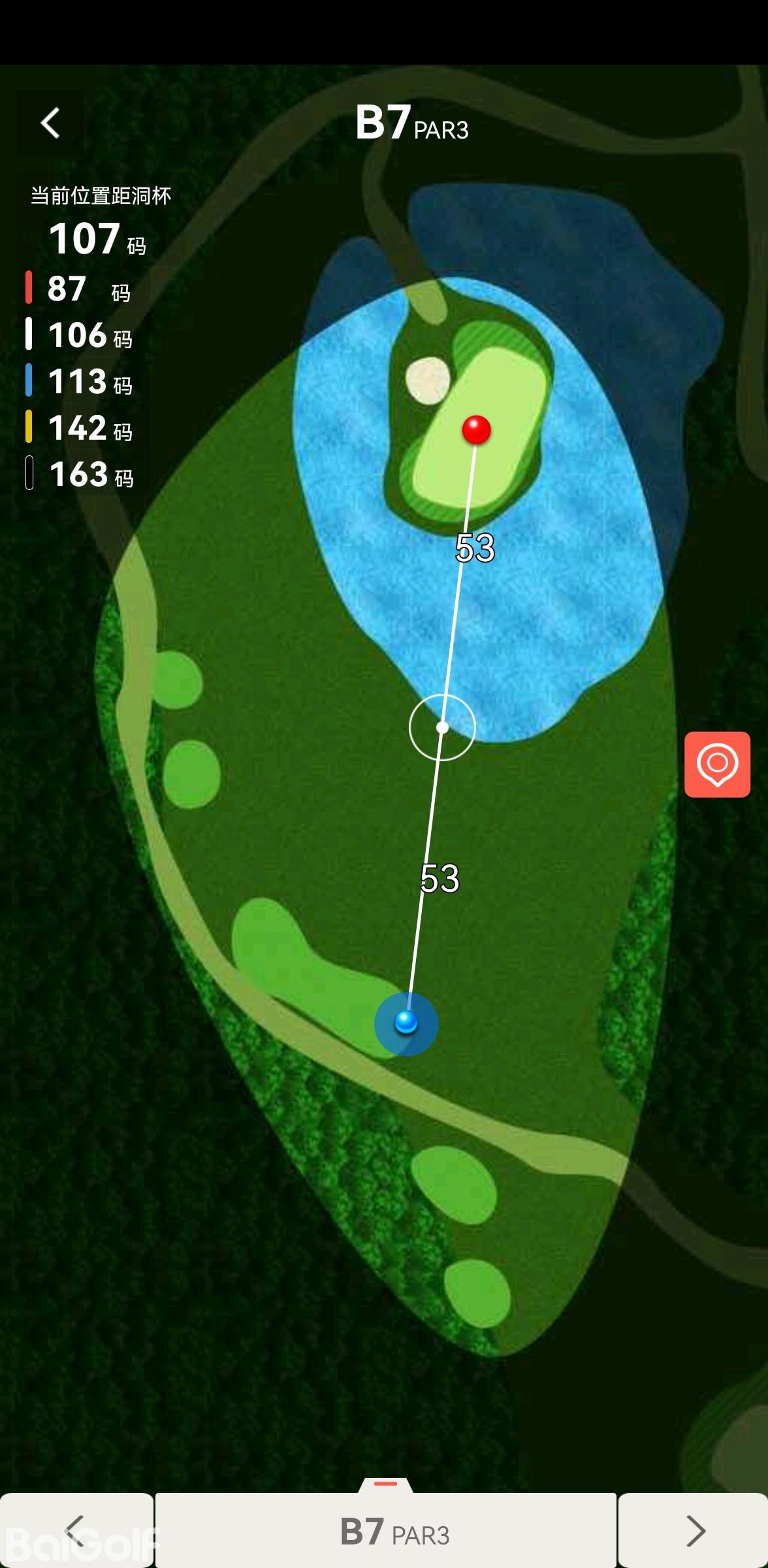Select the red pin flag marker
Image resolution: width=768 pixels, height=1568 pixels.
pos(476,430)
